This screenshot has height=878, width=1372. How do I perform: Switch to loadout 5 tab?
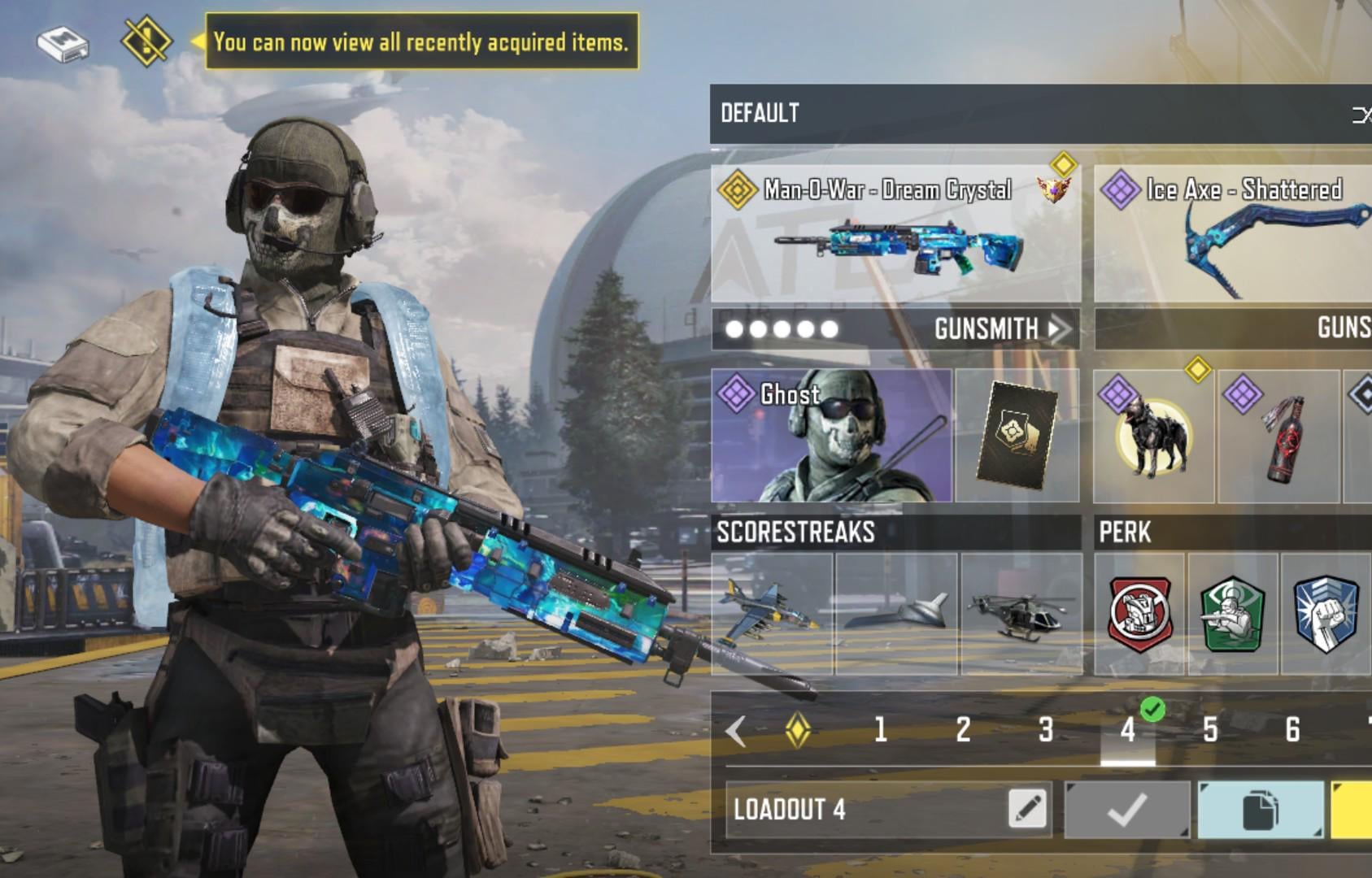[x=1210, y=730]
